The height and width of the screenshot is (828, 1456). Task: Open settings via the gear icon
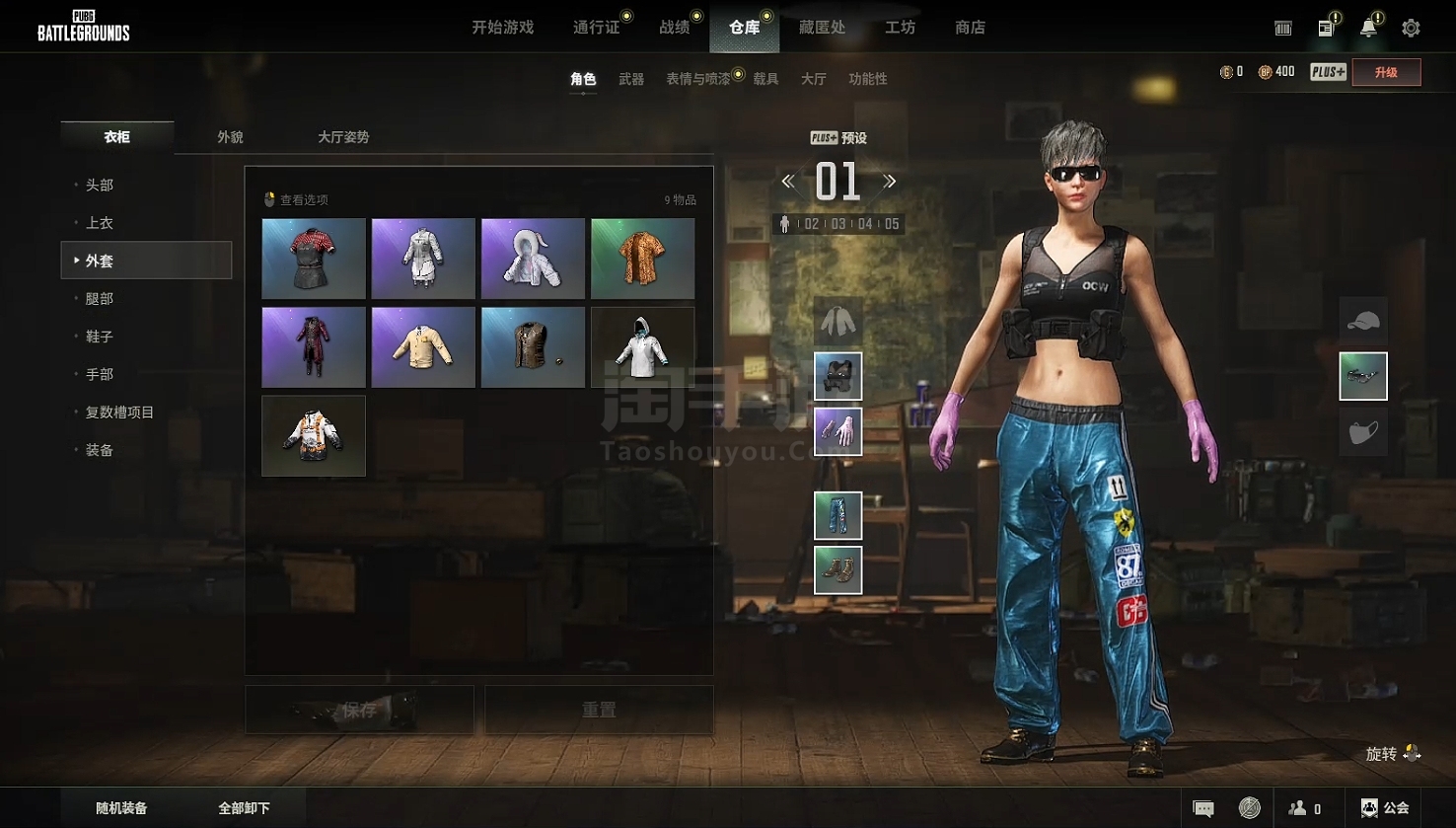pos(1411,28)
